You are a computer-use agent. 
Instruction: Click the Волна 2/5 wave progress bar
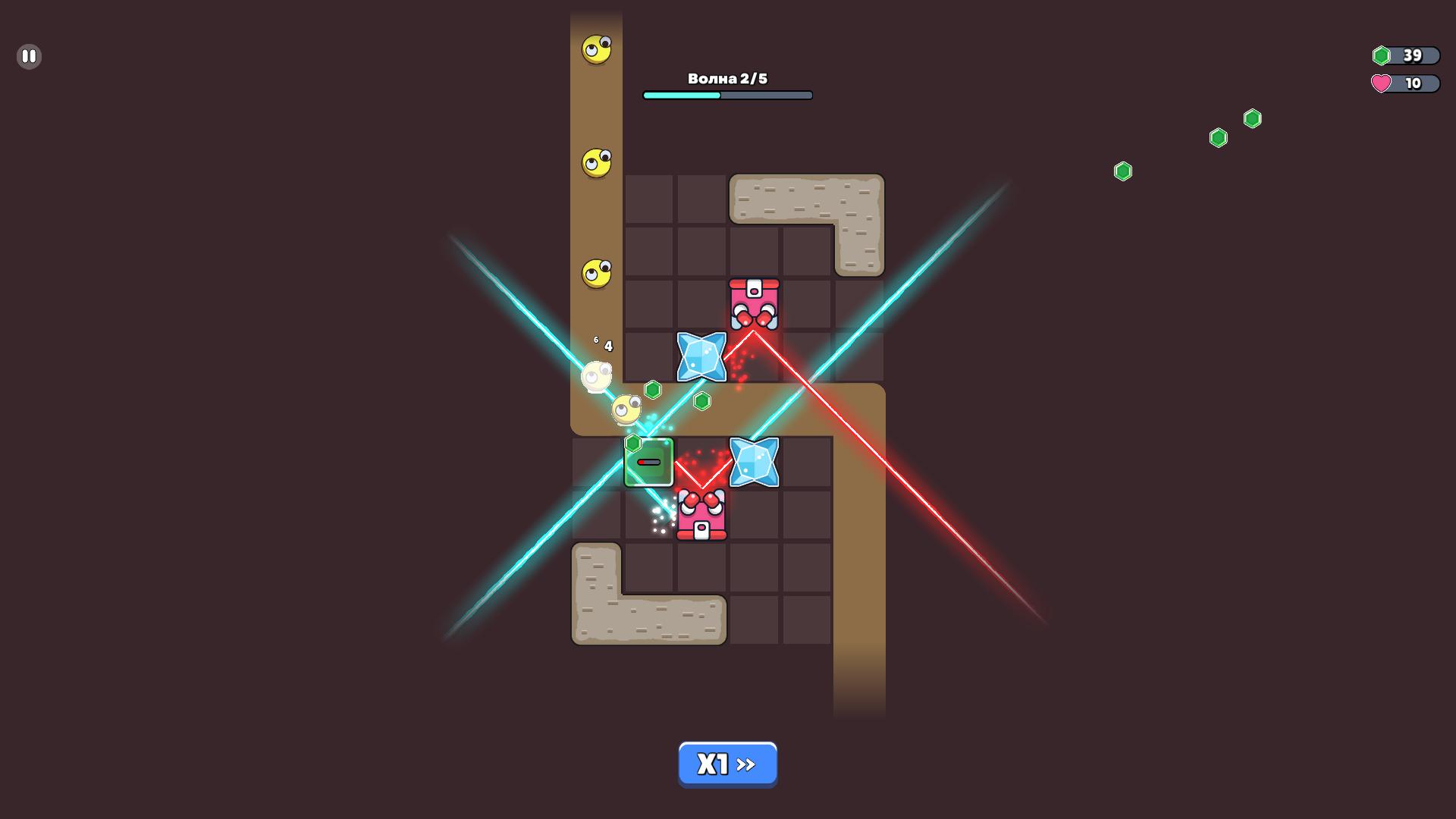click(x=727, y=95)
